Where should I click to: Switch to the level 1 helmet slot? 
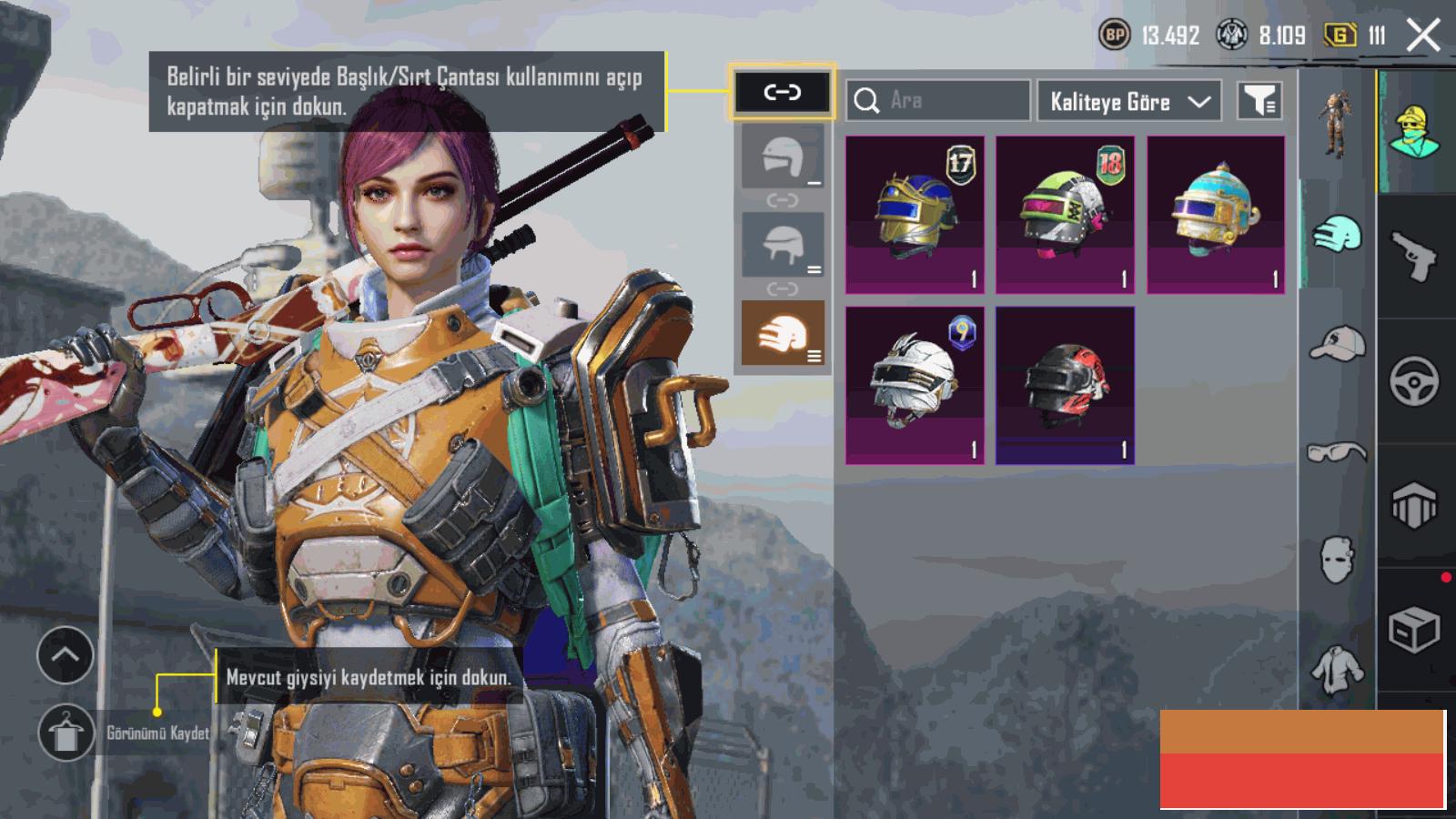[x=783, y=157]
